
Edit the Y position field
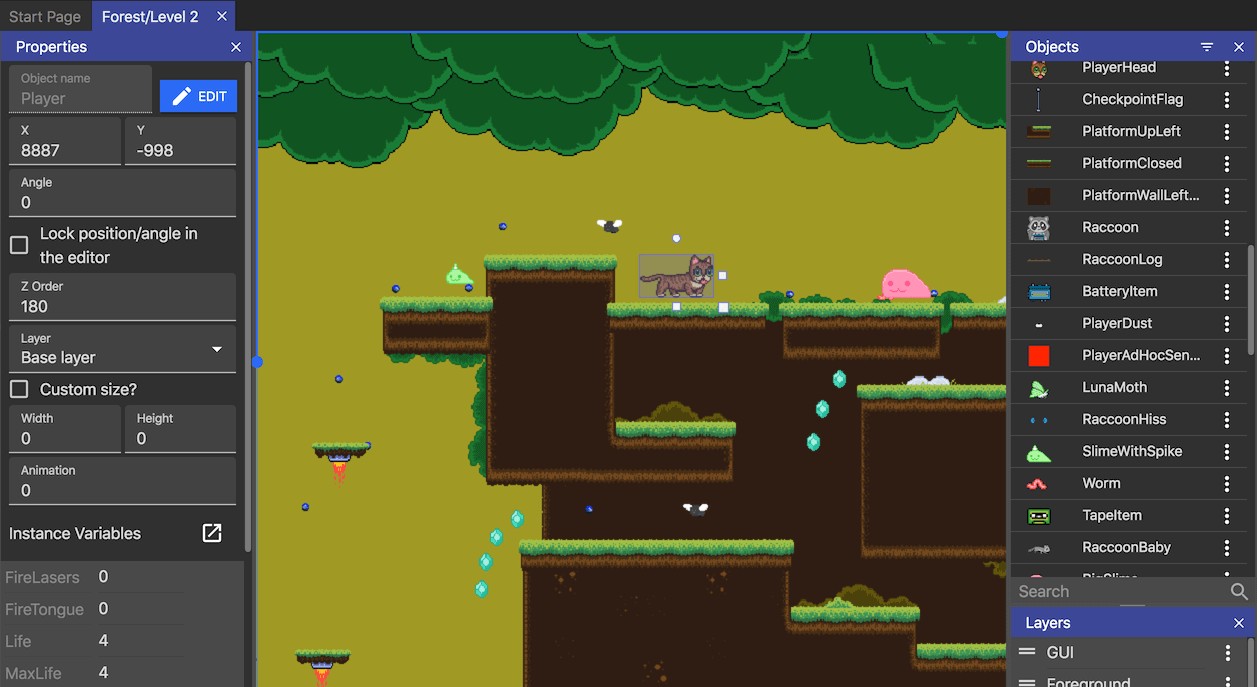click(180, 150)
